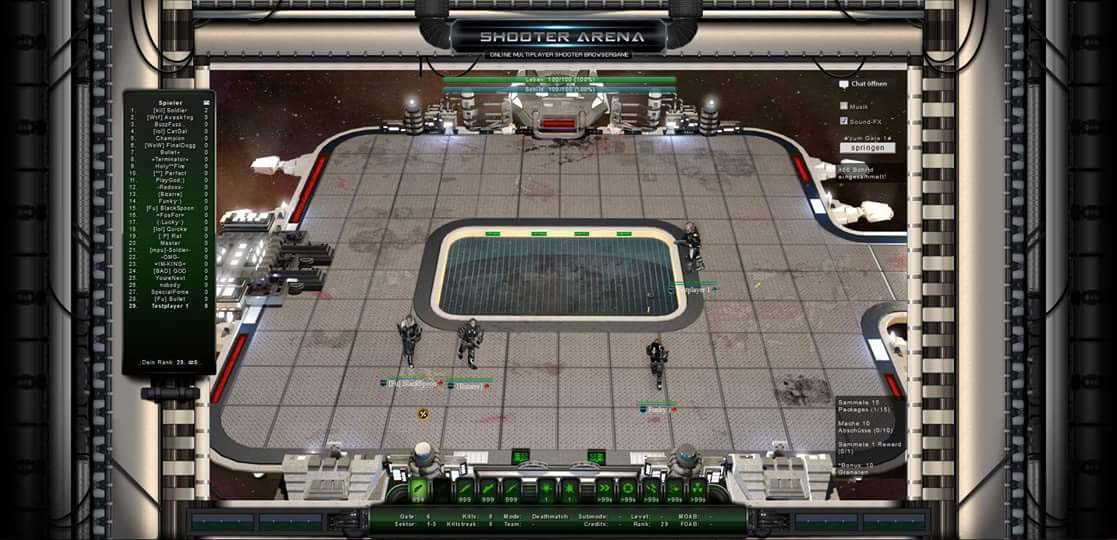Toggle the Musik checkbox
Viewport: 1117px width, 540px height.
[x=845, y=105]
